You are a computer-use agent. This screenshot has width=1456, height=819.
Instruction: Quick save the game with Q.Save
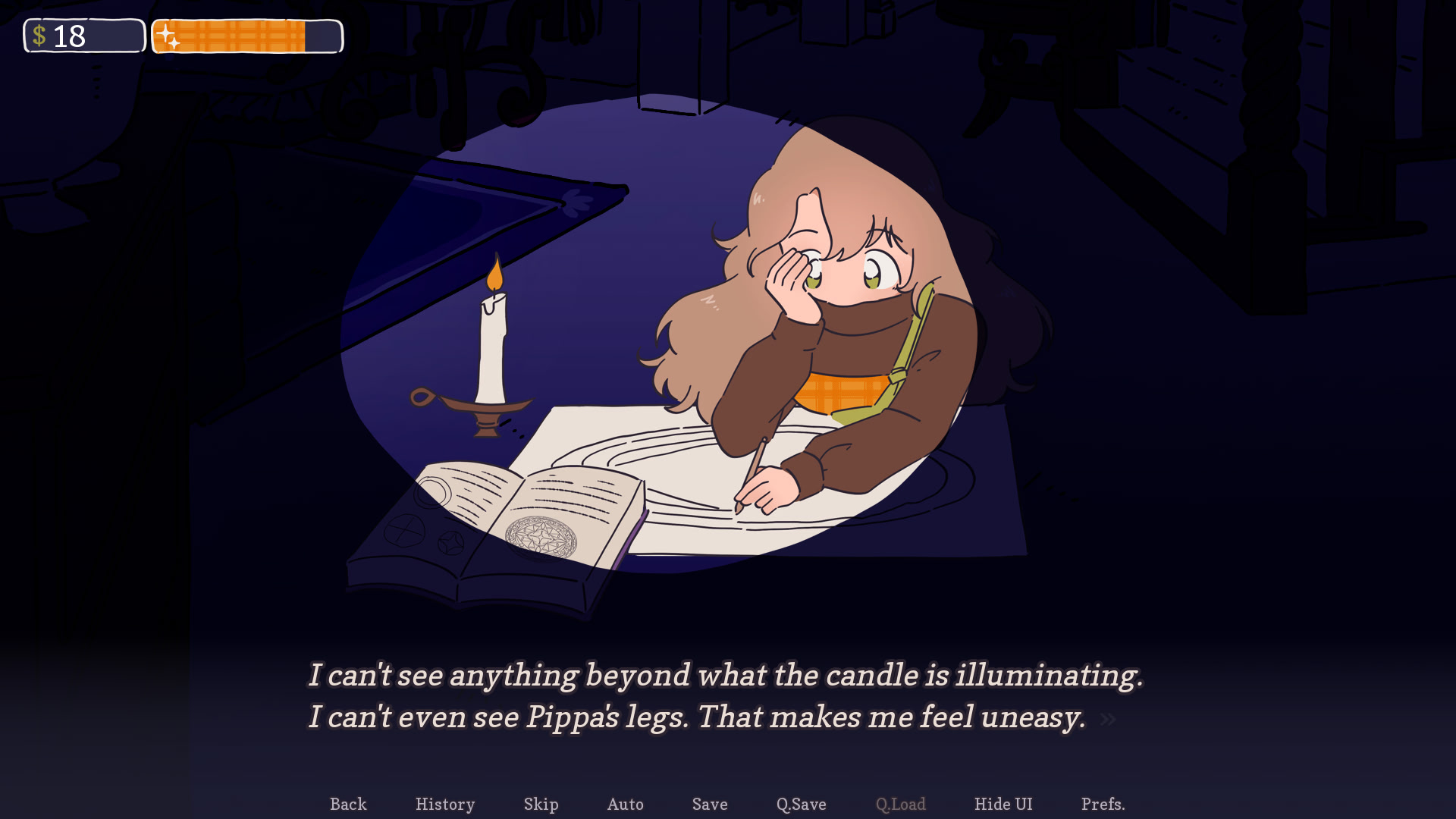pos(801,804)
